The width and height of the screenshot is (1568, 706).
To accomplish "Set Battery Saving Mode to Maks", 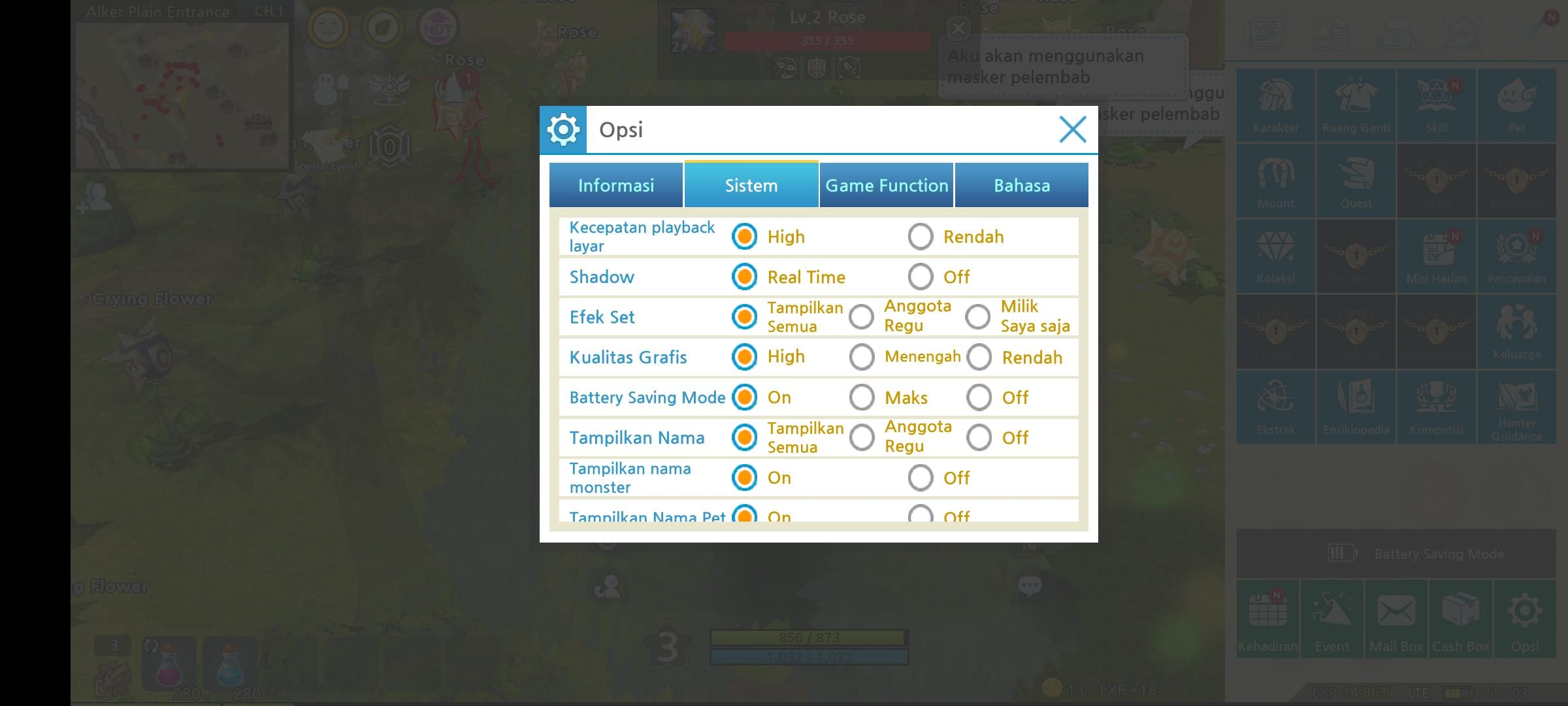I will click(862, 397).
